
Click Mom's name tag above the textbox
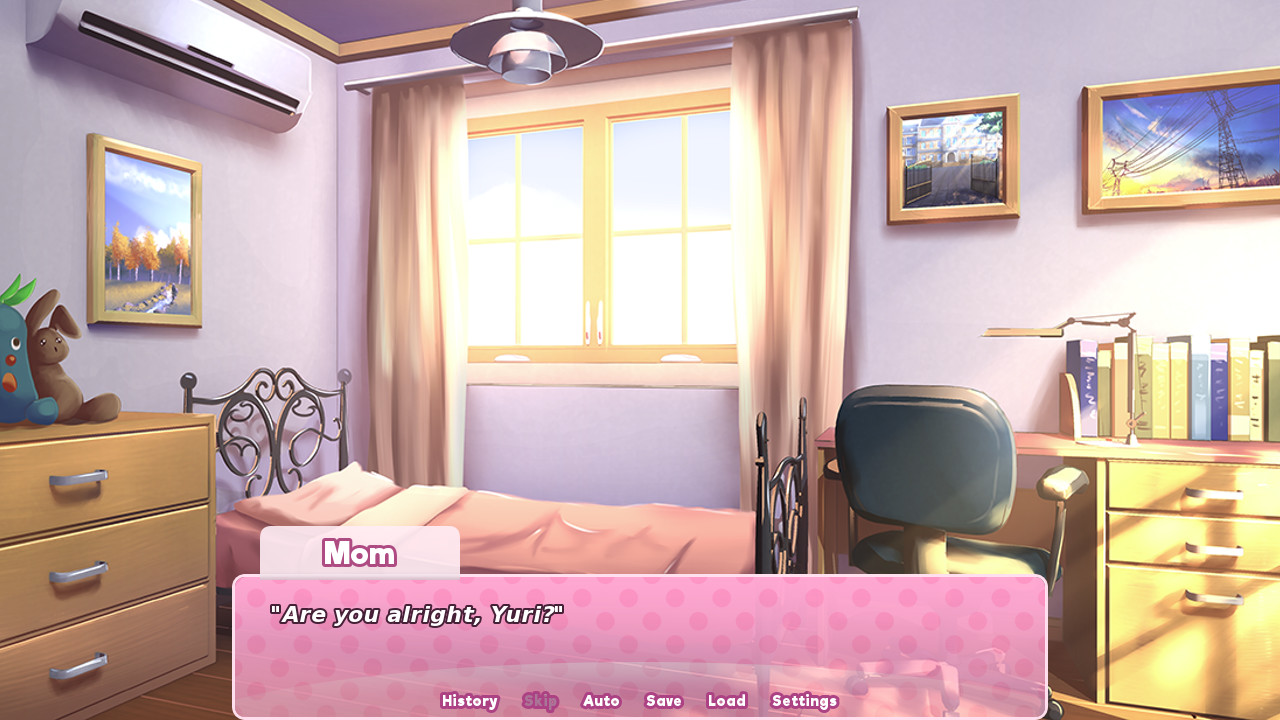tap(359, 553)
